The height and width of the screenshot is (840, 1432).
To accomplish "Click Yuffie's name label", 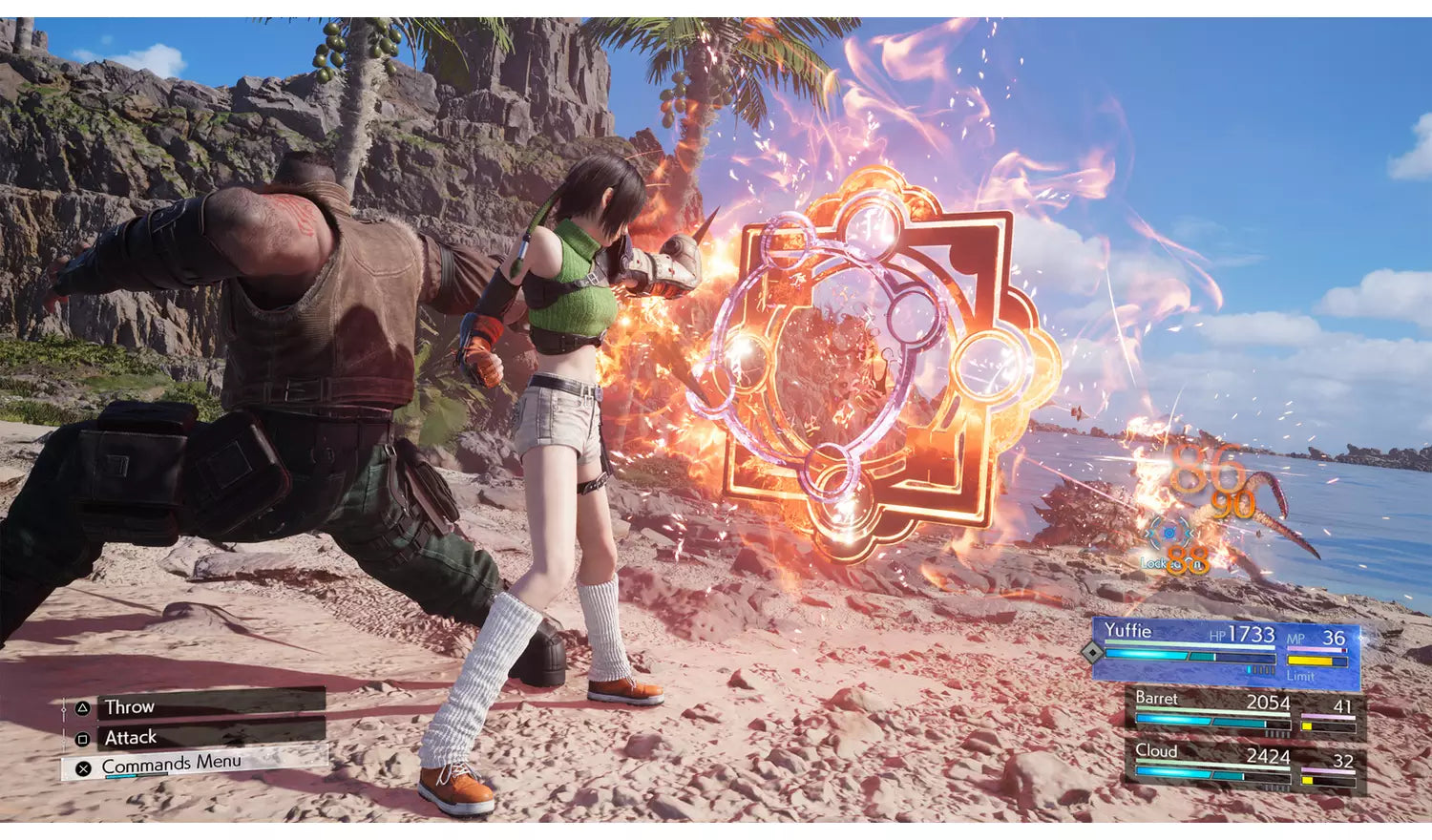I will 1128,631.
